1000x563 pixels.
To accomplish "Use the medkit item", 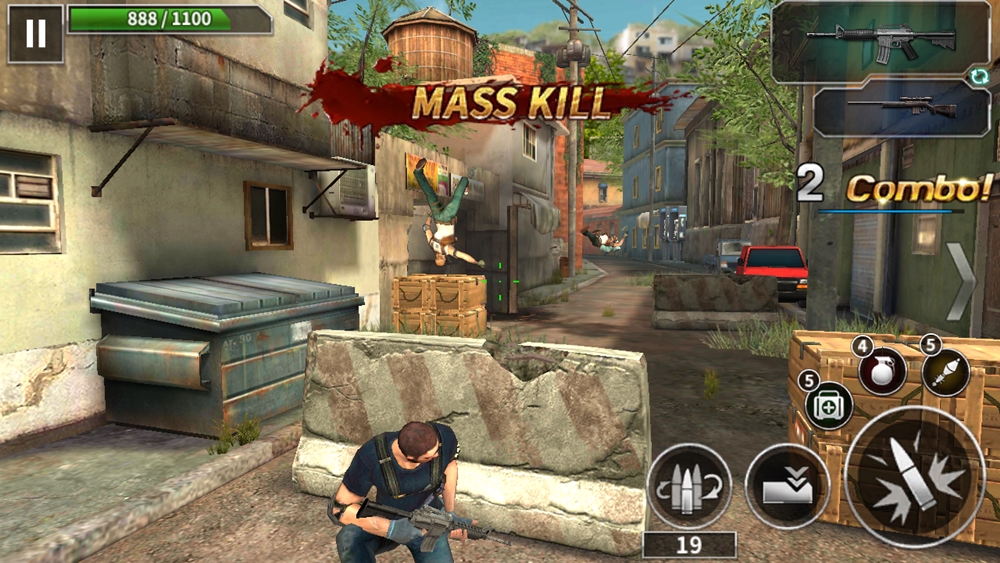I will click(828, 406).
